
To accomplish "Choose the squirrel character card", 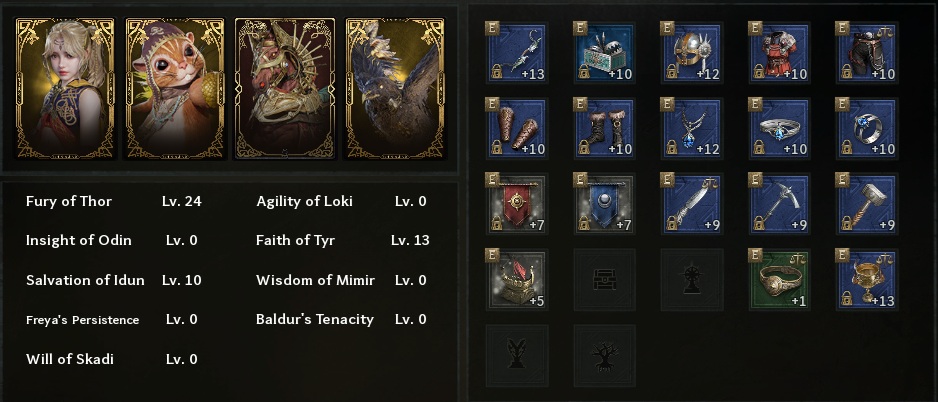I will tap(175, 88).
